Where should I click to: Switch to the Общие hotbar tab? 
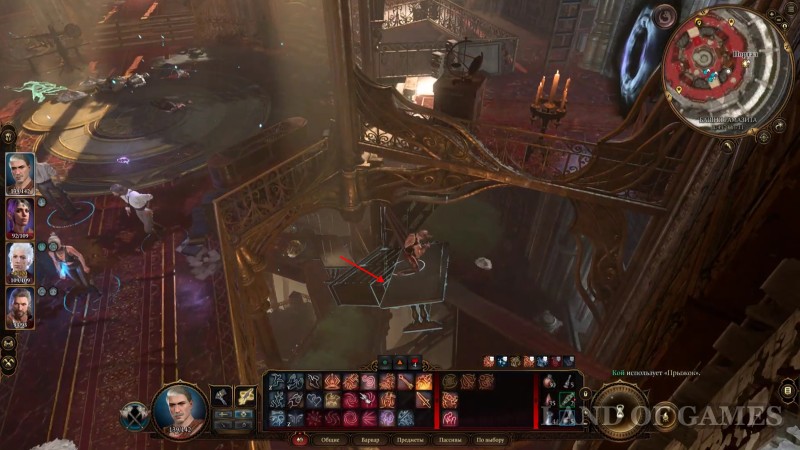[x=329, y=439]
